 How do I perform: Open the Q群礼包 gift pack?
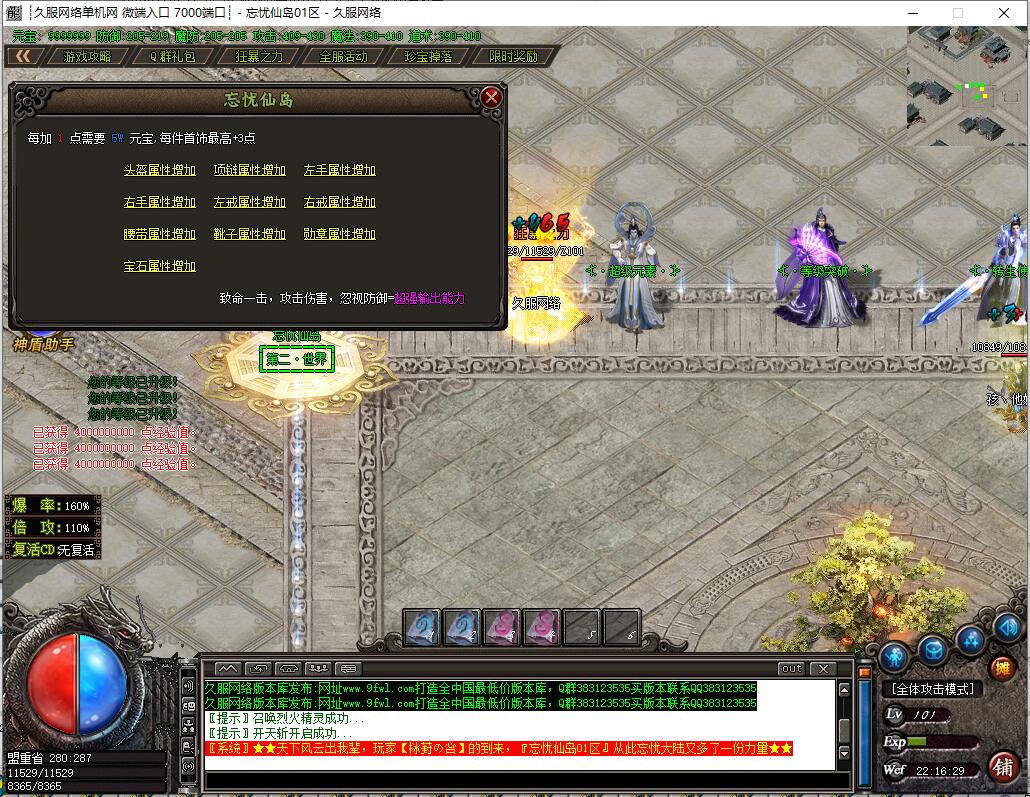click(173, 57)
